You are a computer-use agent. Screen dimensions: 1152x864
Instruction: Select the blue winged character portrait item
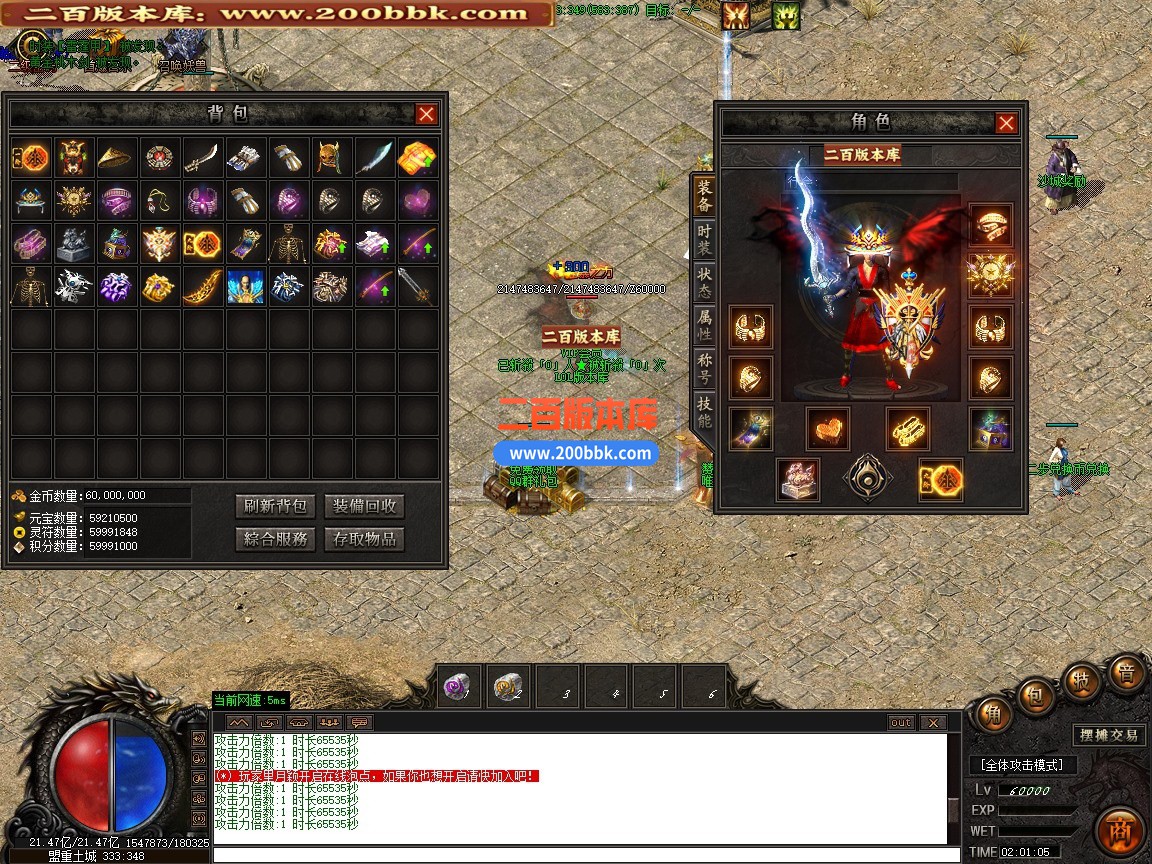click(245, 286)
